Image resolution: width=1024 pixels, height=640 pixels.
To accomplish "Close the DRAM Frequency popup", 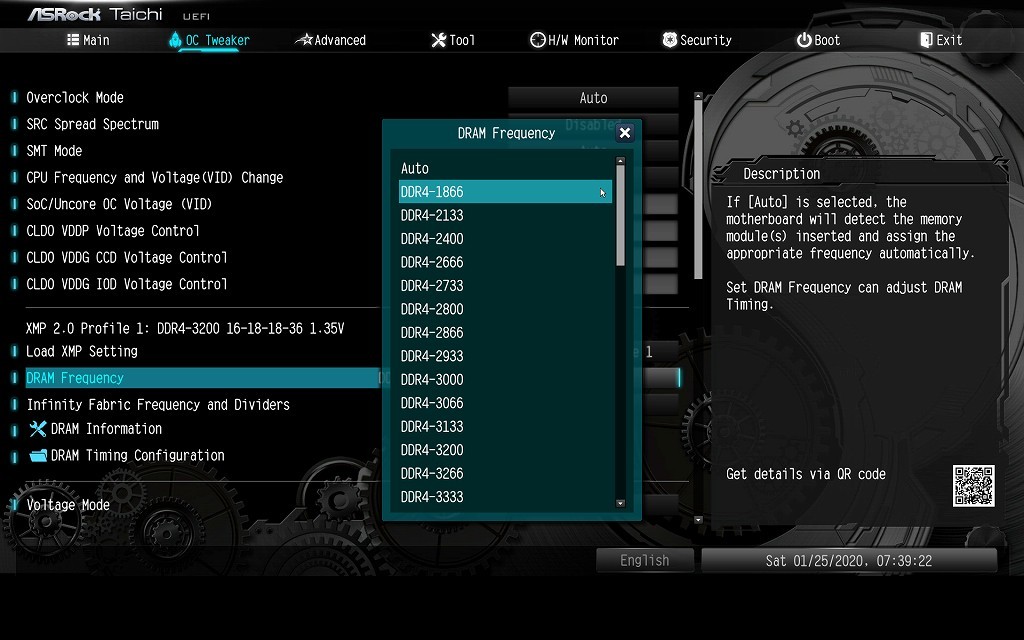I will coord(625,133).
